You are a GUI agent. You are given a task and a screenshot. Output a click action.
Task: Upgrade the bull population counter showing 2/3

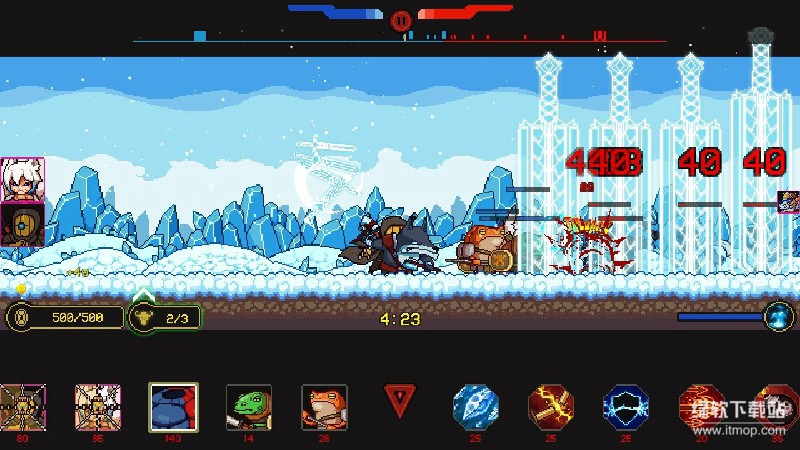pos(164,318)
